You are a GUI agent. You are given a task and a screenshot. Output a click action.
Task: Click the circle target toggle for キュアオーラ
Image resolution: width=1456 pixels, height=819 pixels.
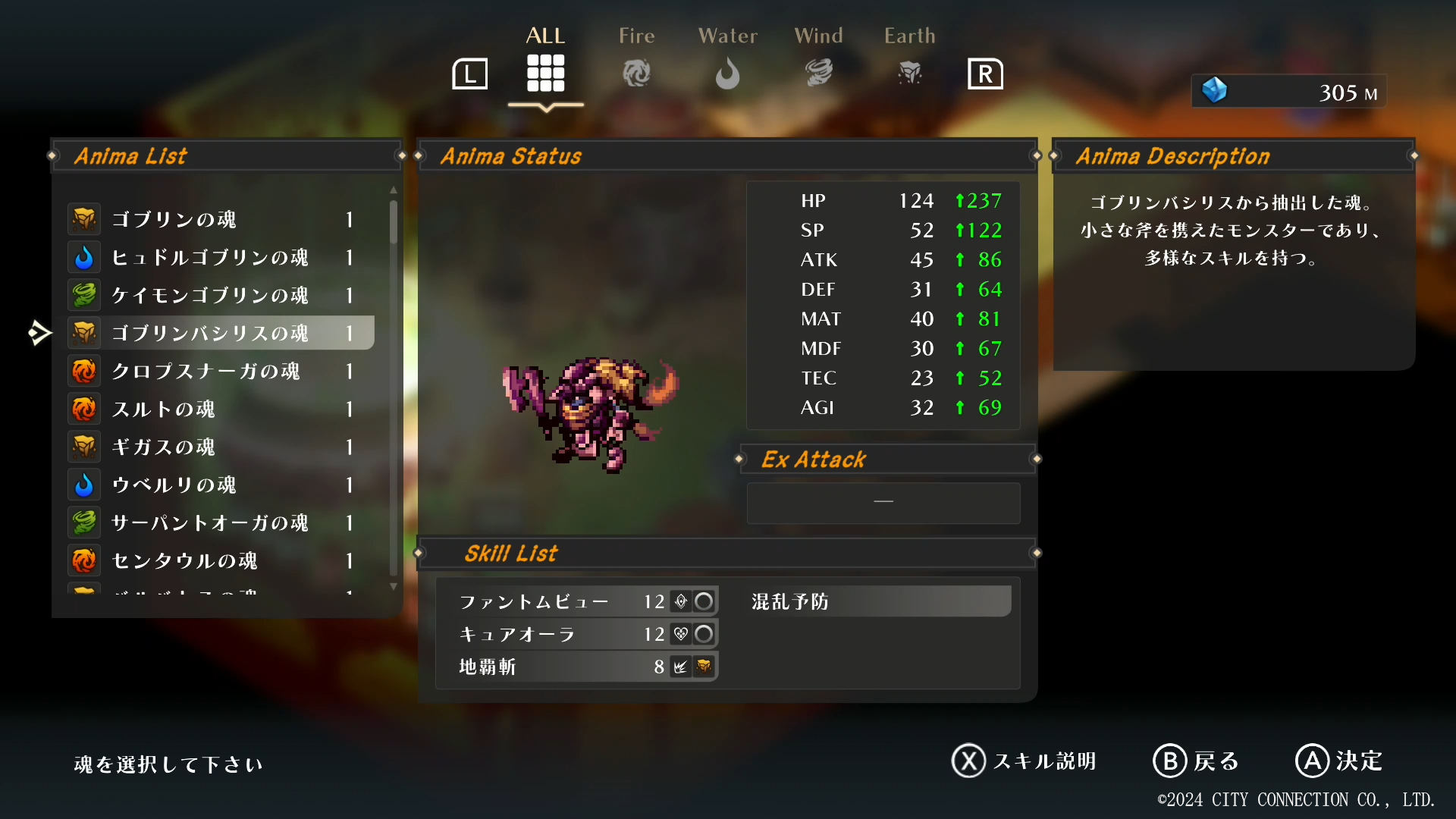point(704,635)
